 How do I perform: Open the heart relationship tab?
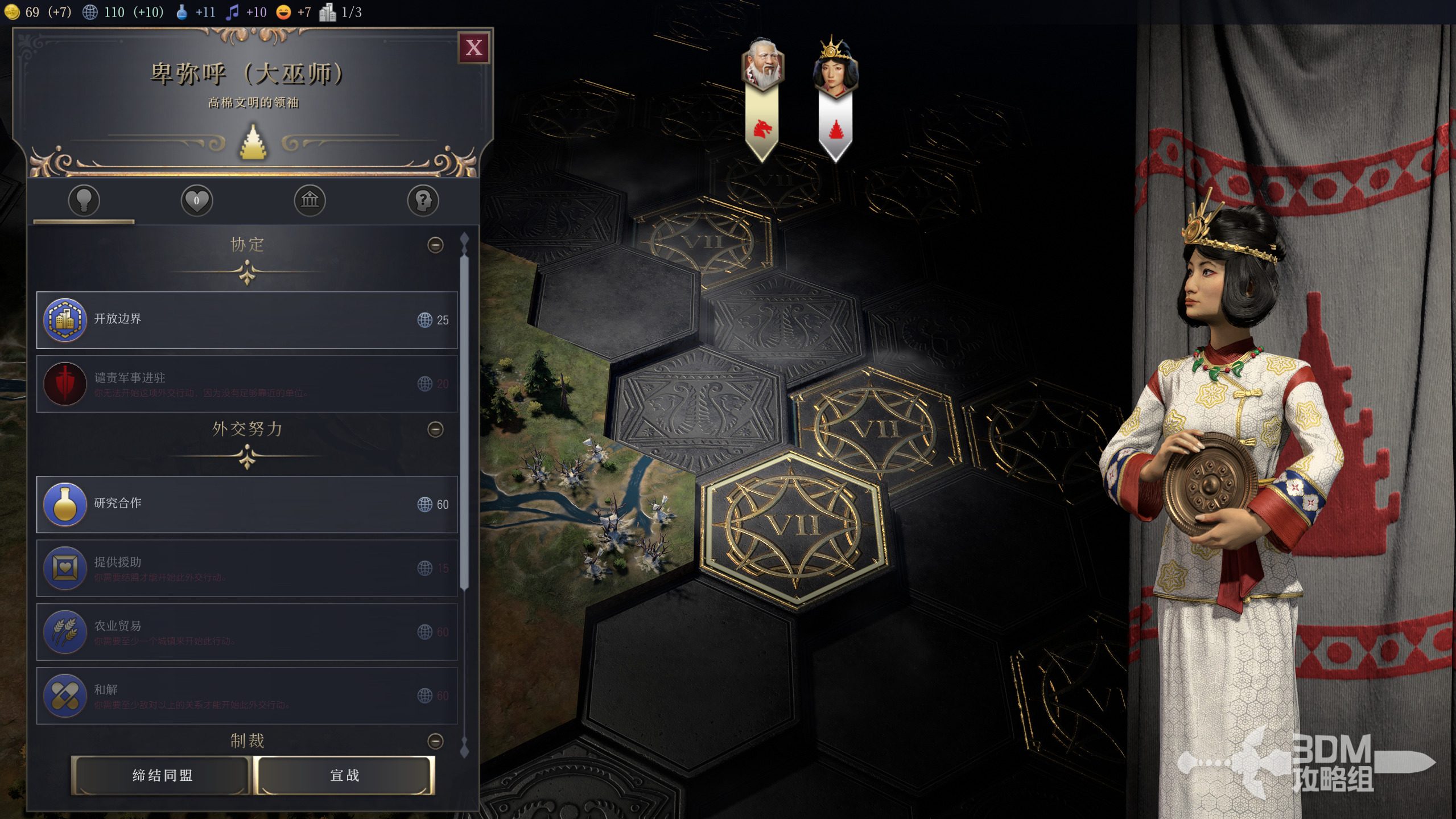[196, 200]
